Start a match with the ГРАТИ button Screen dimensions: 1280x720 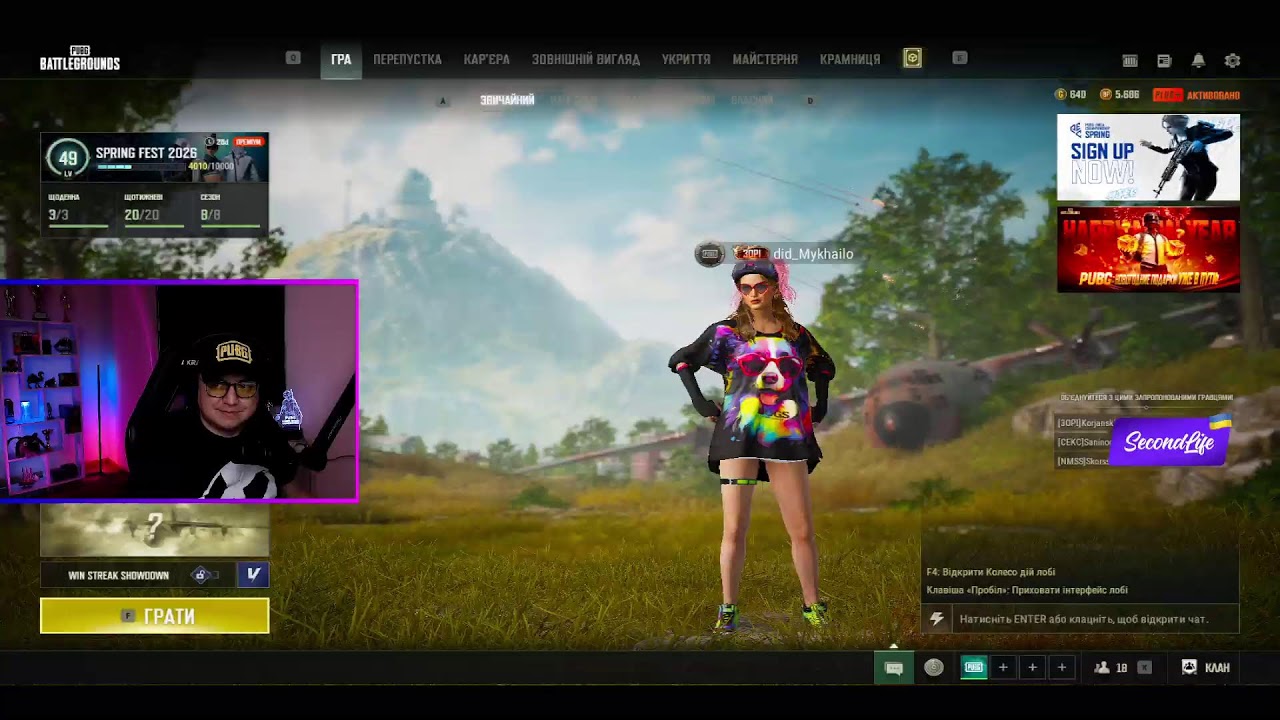155,616
